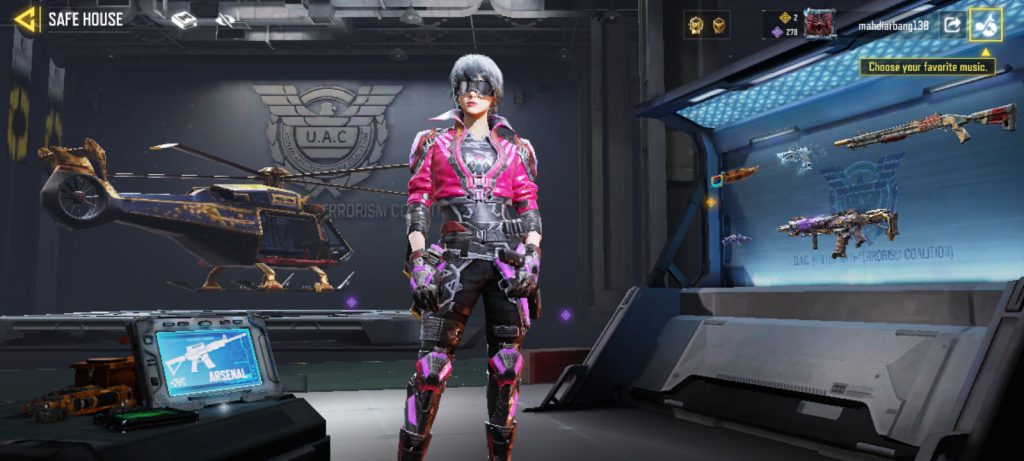The height and width of the screenshot is (461, 1024).
Task: Open the music selection button
Action: click(x=986, y=24)
